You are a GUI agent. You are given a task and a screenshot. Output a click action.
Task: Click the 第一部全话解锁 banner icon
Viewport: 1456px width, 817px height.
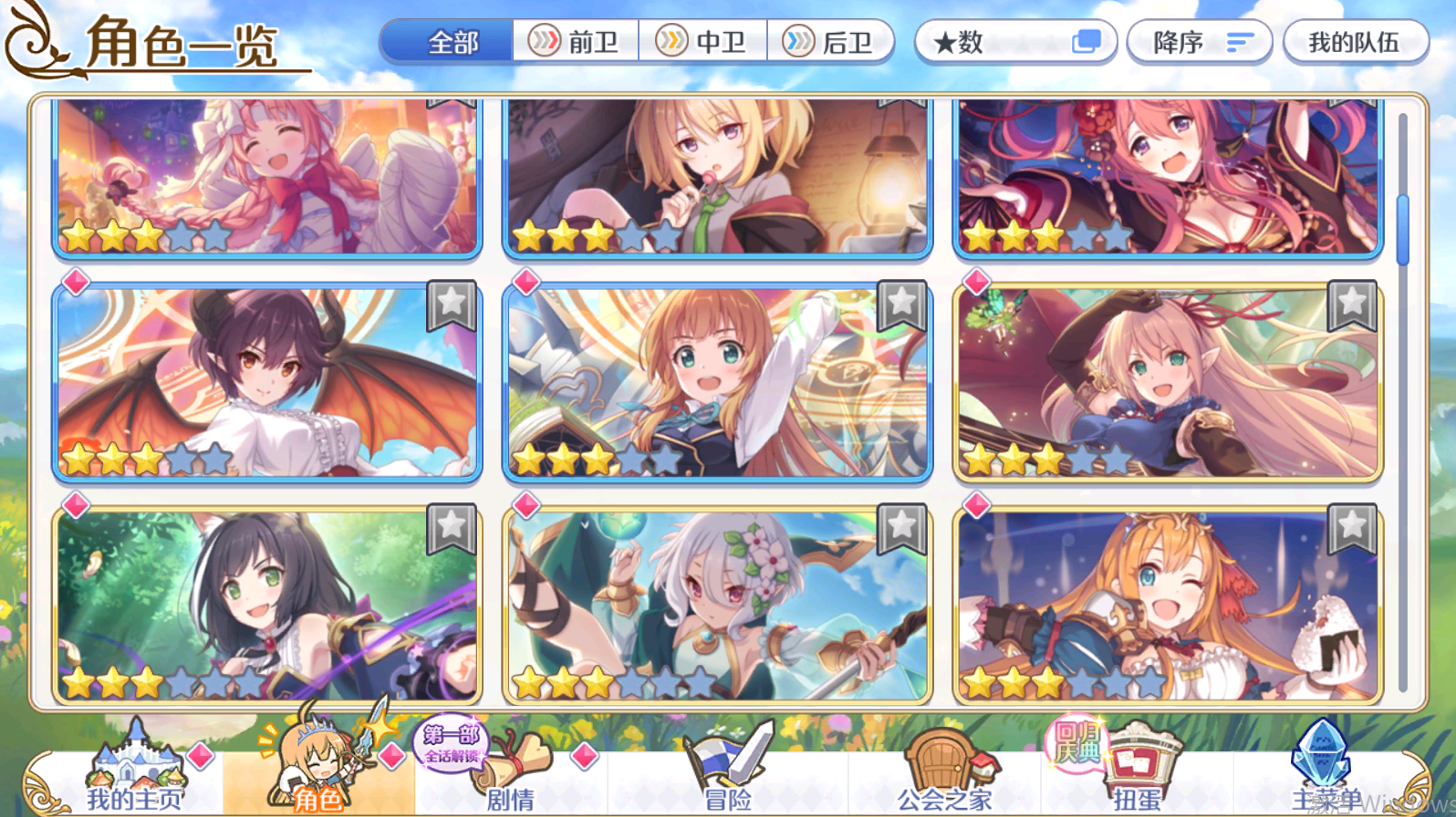[451, 748]
